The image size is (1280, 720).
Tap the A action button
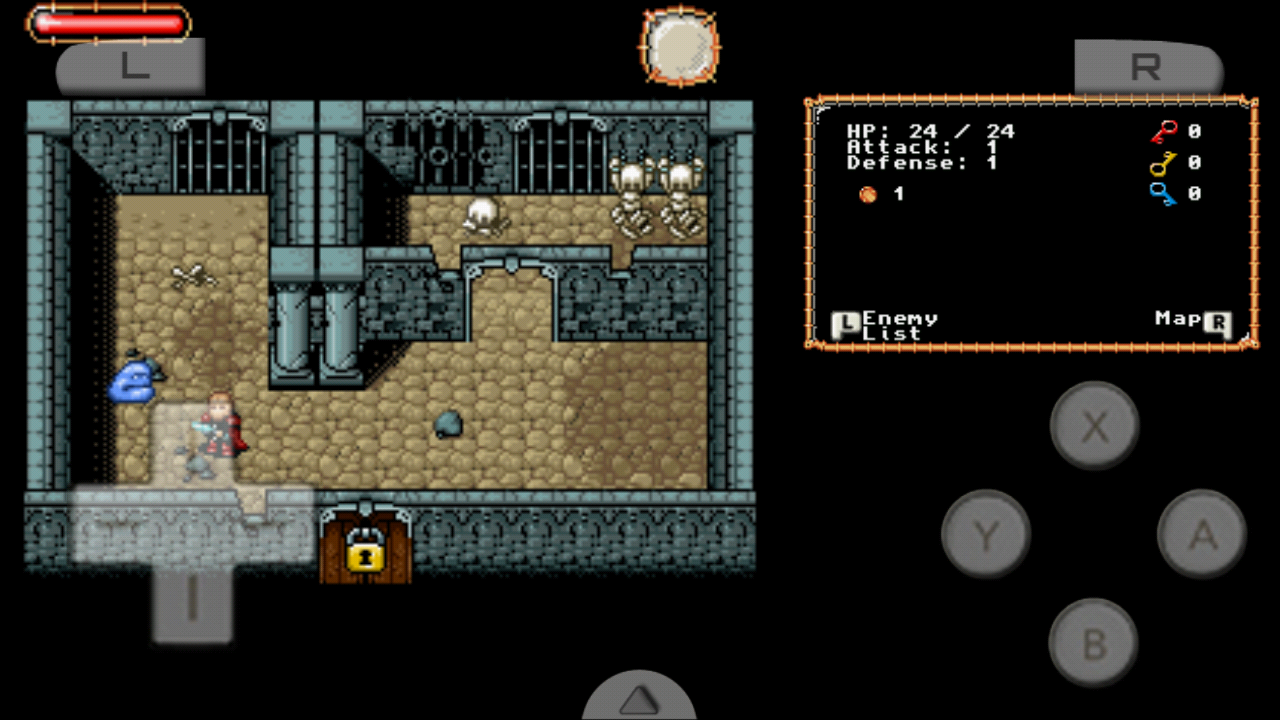click(x=1200, y=534)
